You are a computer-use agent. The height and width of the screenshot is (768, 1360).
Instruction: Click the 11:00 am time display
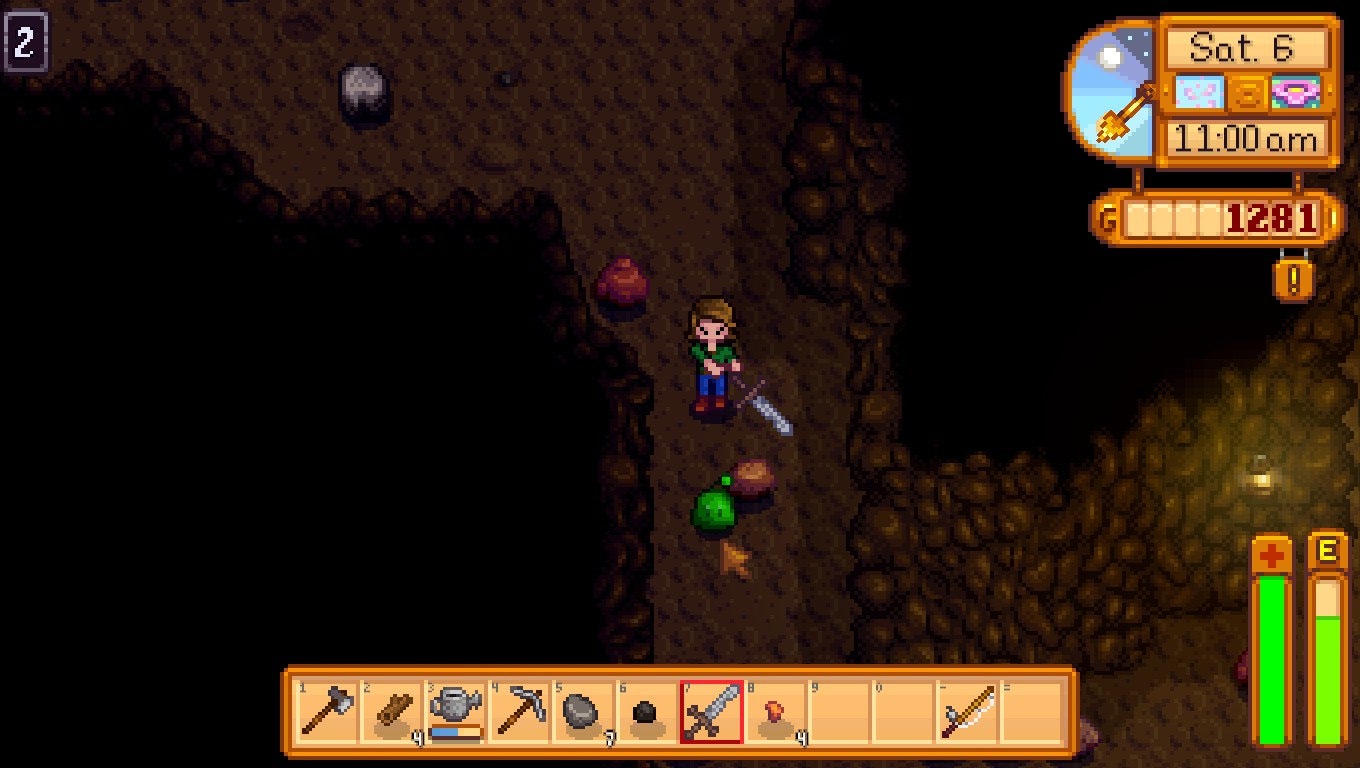click(1246, 140)
